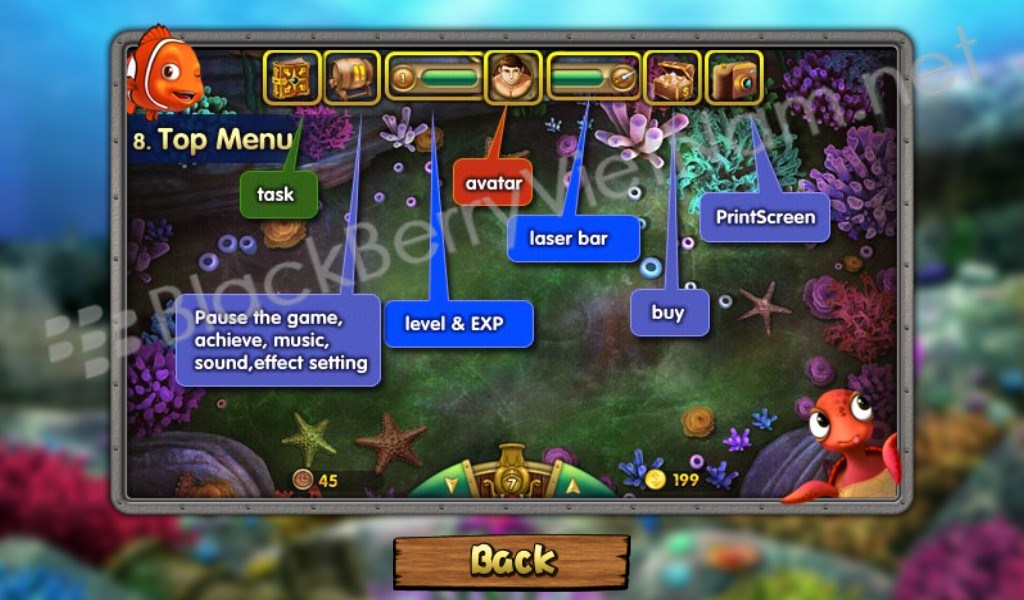Open the task book icon

[292, 78]
